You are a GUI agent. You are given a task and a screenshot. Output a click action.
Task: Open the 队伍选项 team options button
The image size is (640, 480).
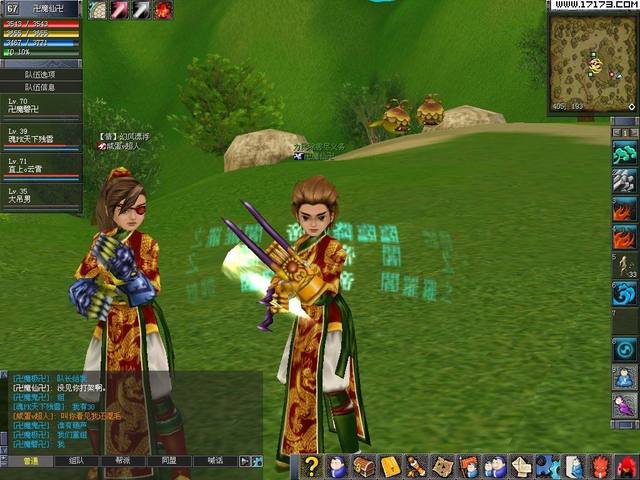click(40, 74)
